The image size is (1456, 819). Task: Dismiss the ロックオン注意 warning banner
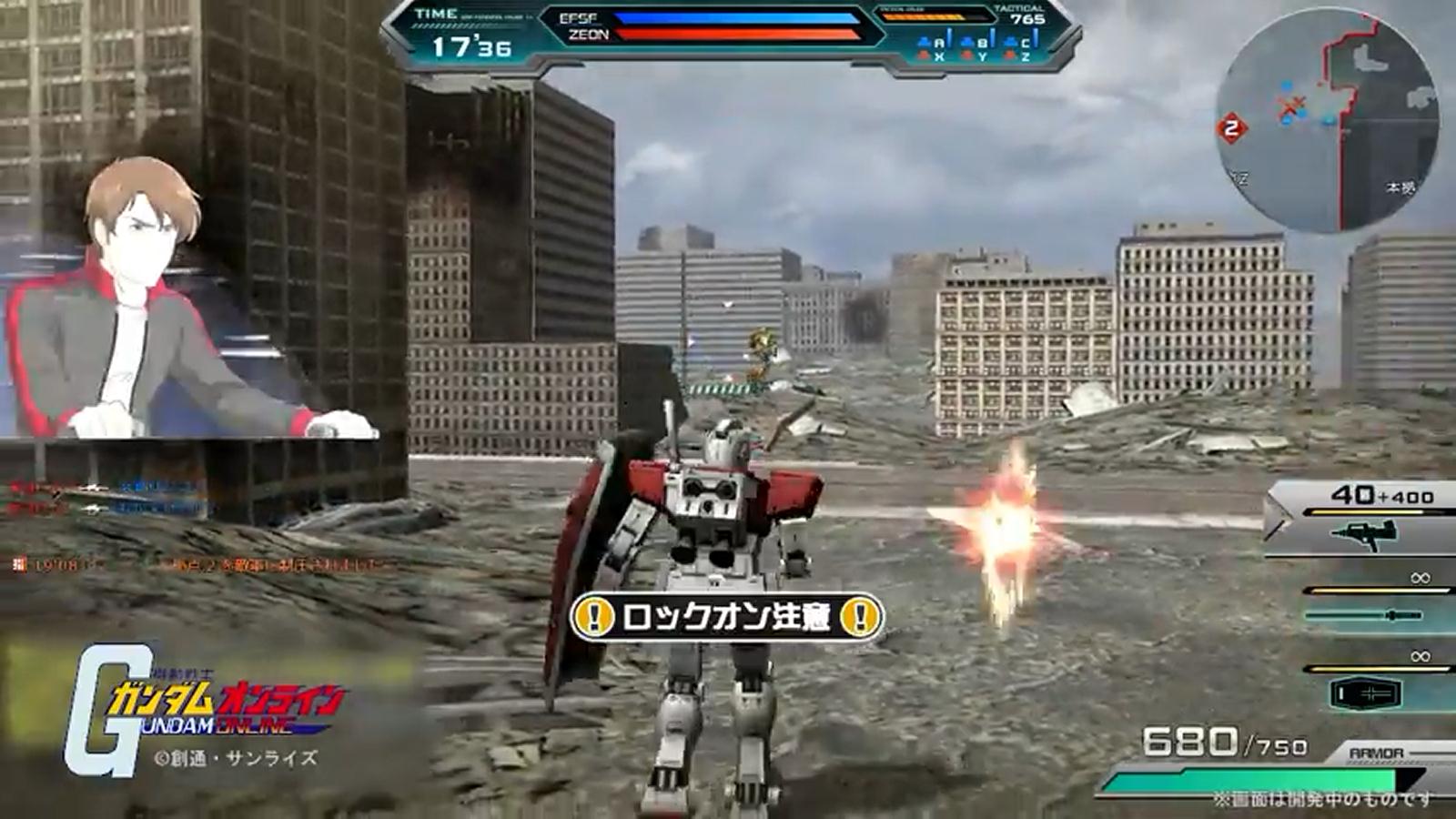pos(728,617)
